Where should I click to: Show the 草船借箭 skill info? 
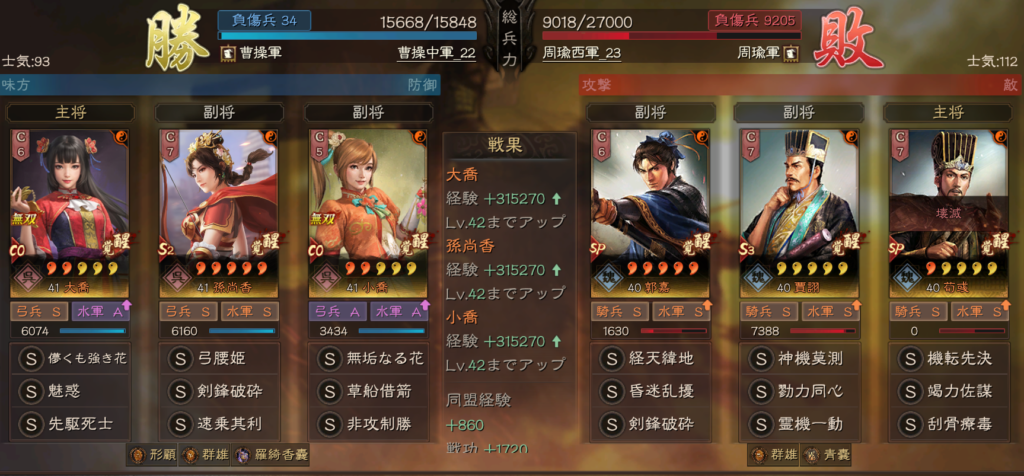[x=370, y=391]
